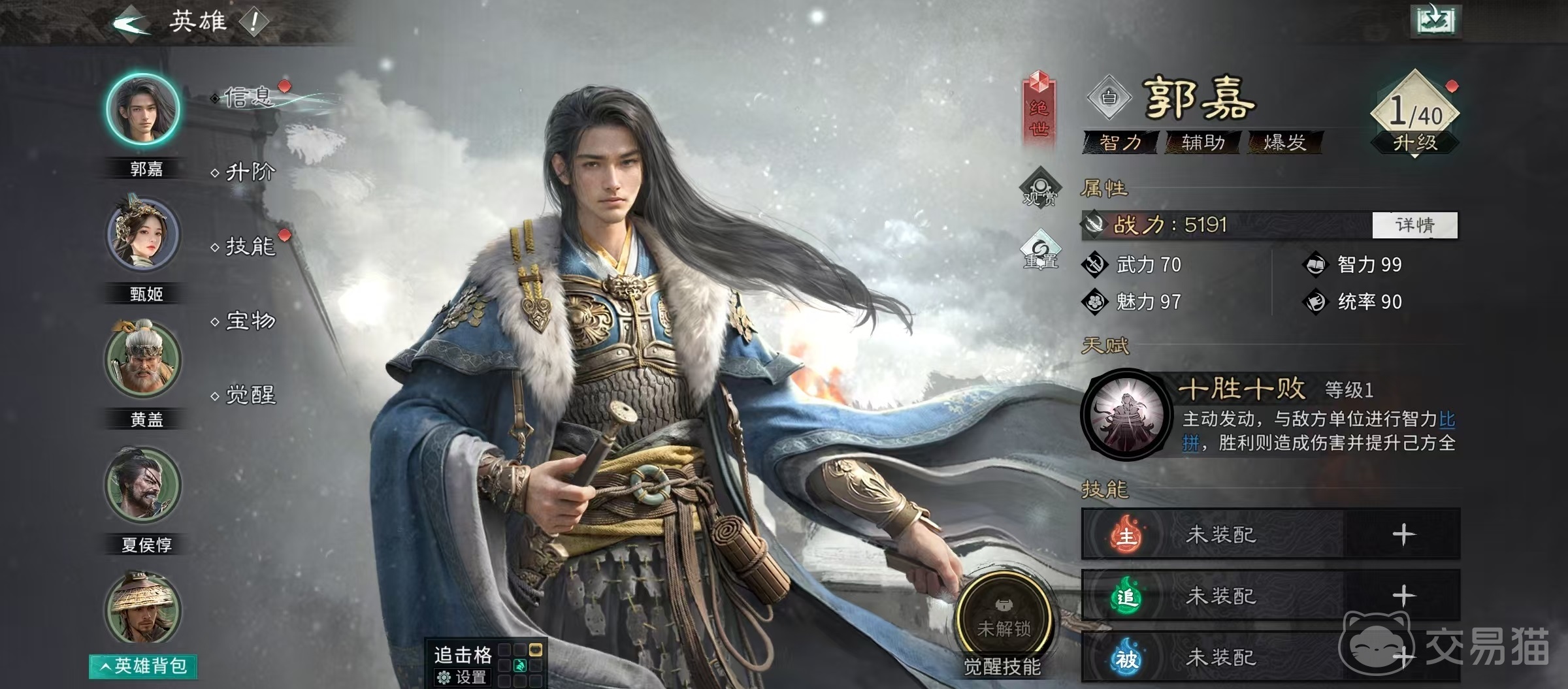Tap the 观赏 view icon
Image resolution: width=1568 pixels, height=689 pixels.
[1039, 187]
